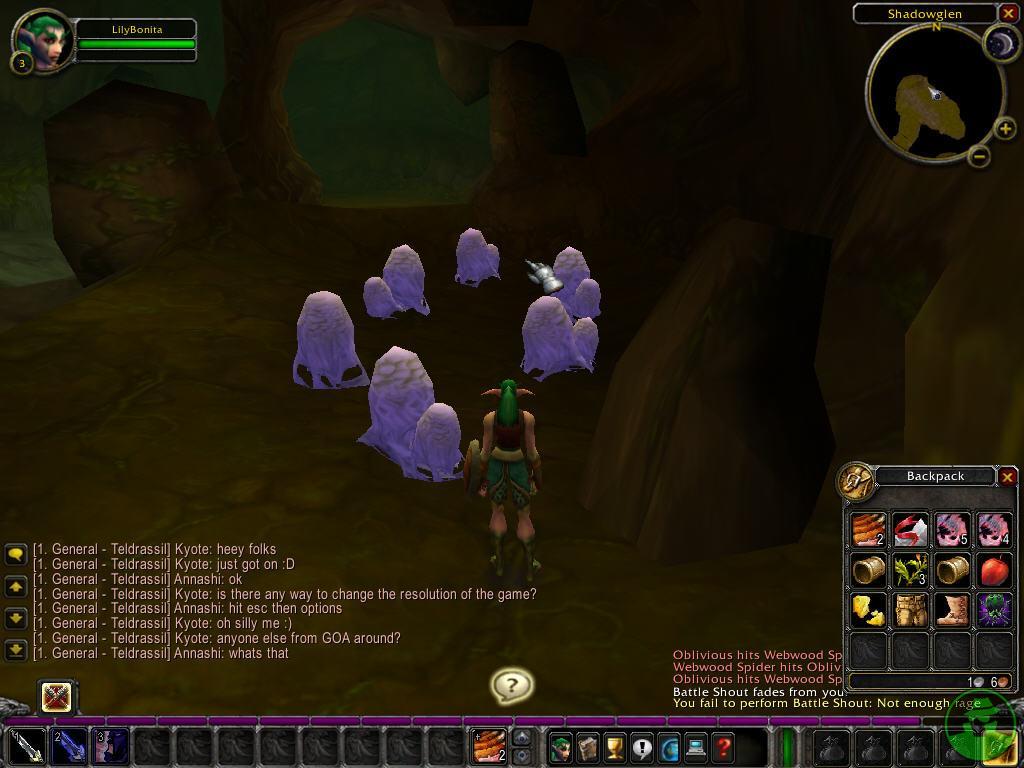Screen dimensions: 1024x768
Task: Toggle the backpack button on the bag bar
Action: tap(1001, 747)
